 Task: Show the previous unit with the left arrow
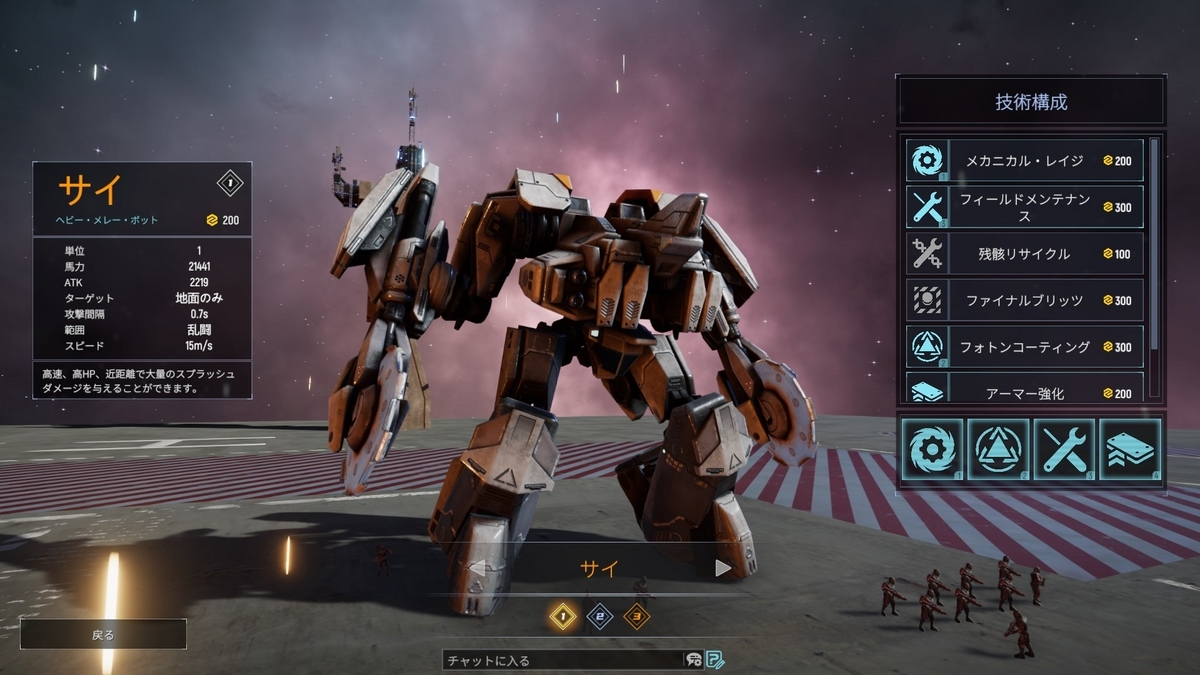(478, 569)
